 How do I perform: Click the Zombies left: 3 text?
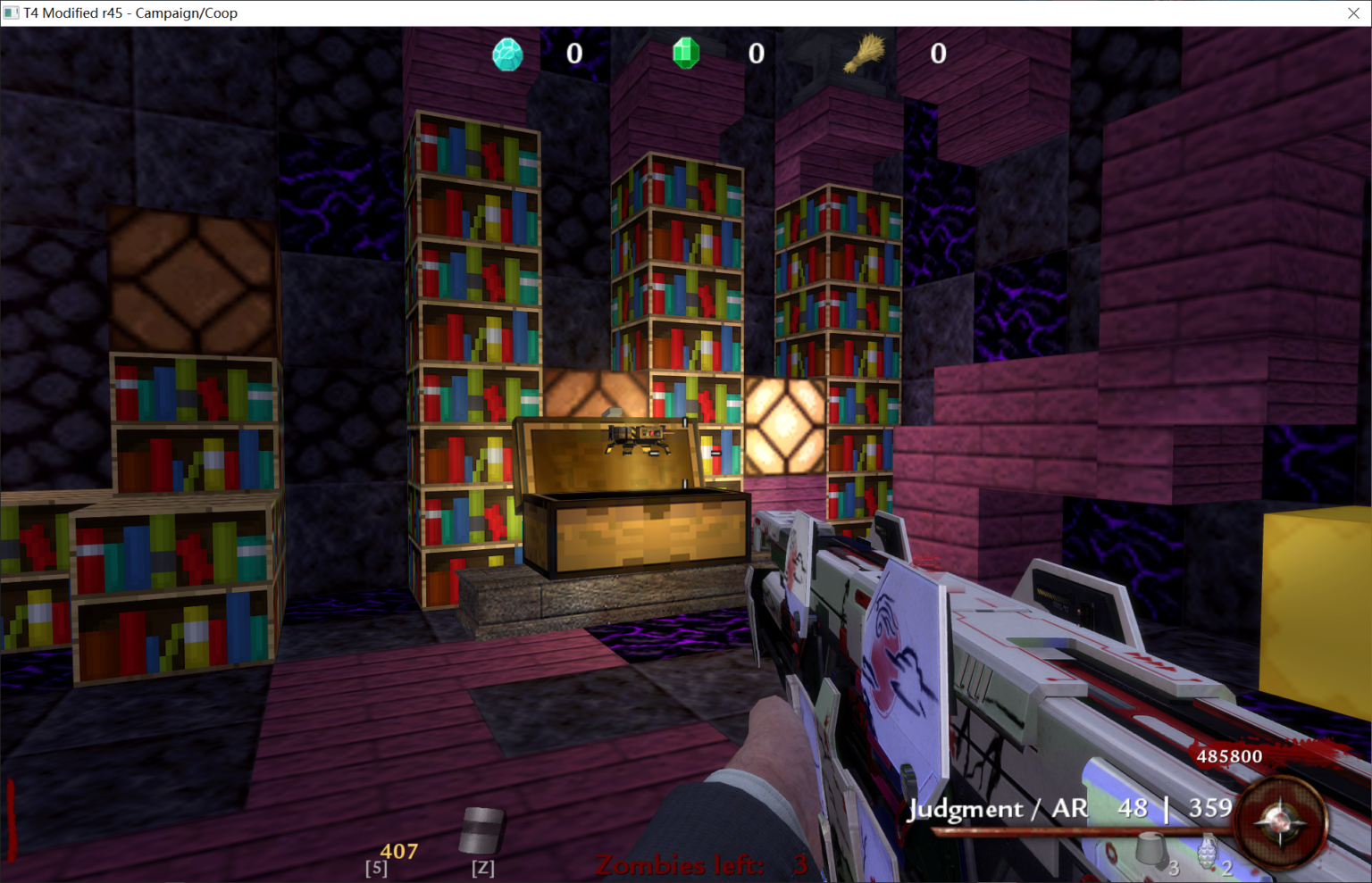[x=699, y=864]
